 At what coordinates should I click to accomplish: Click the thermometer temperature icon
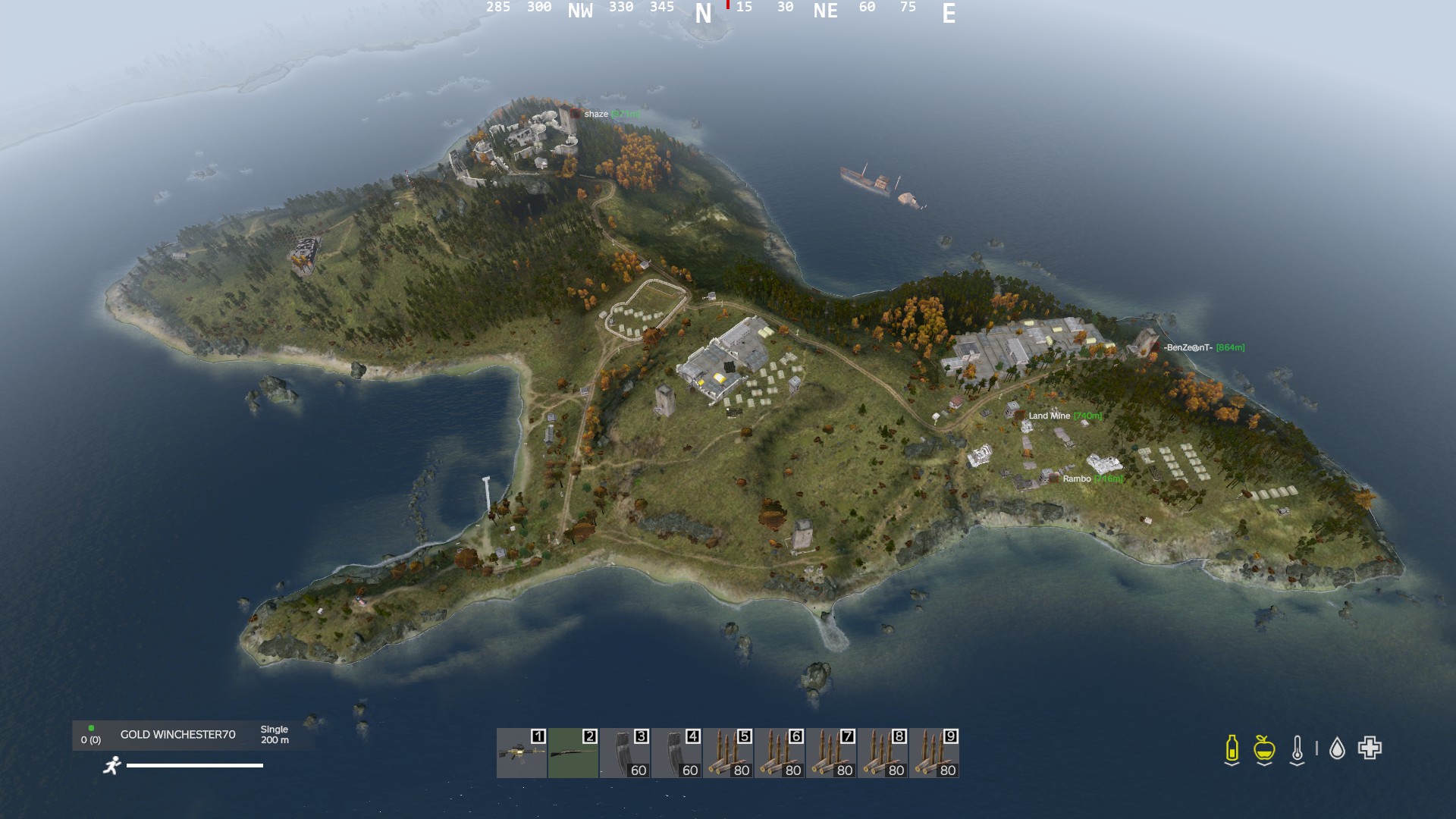(1297, 748)
